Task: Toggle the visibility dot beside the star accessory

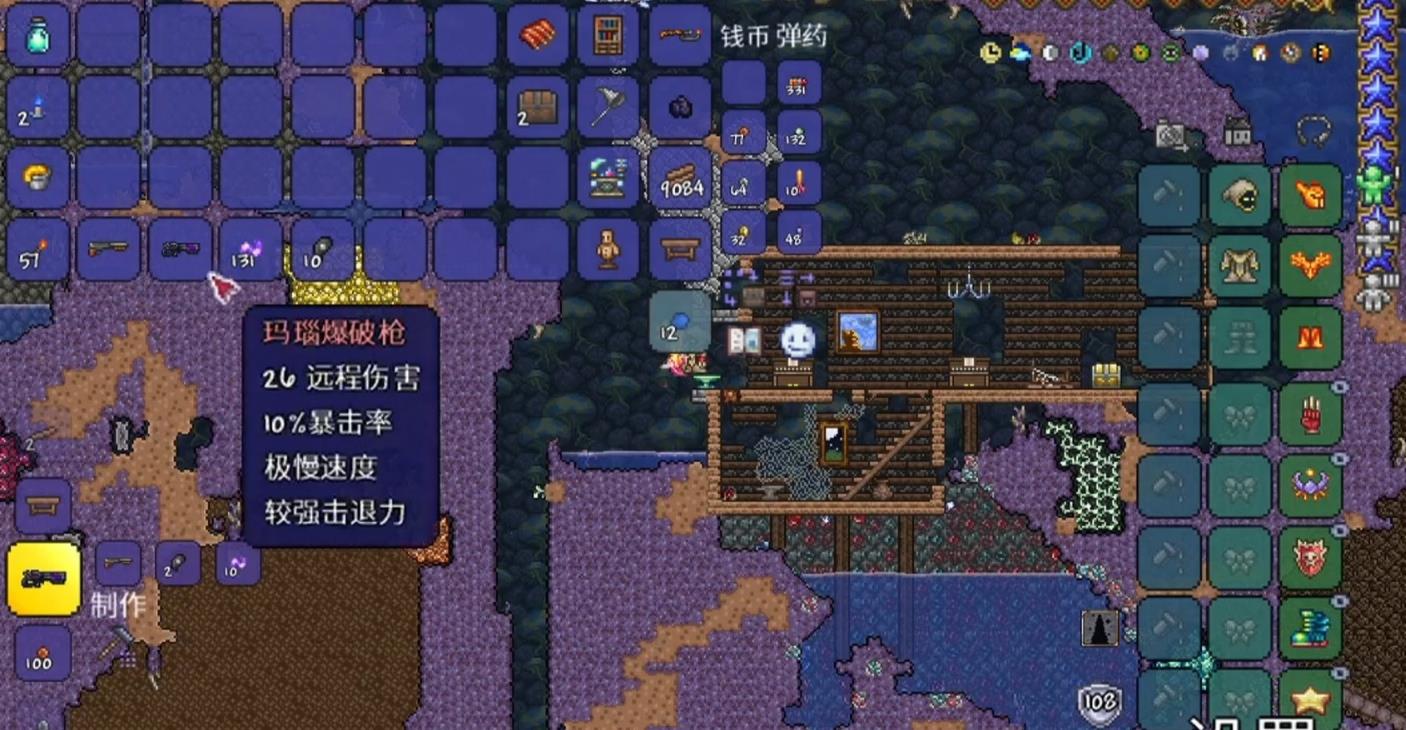Action: point(1339,673)
